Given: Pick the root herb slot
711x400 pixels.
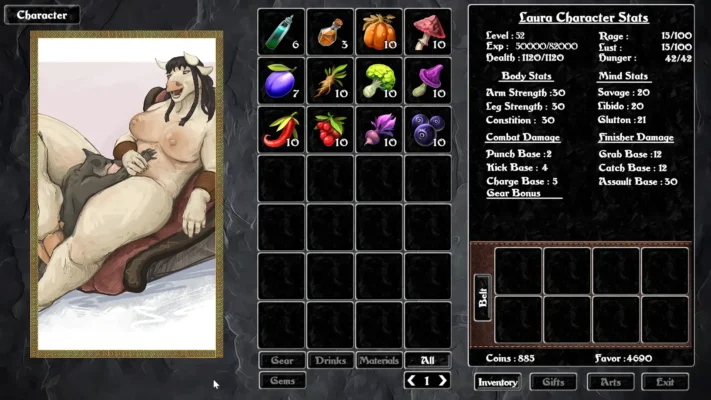Looking at the screenshot, I should click(330, 81).
